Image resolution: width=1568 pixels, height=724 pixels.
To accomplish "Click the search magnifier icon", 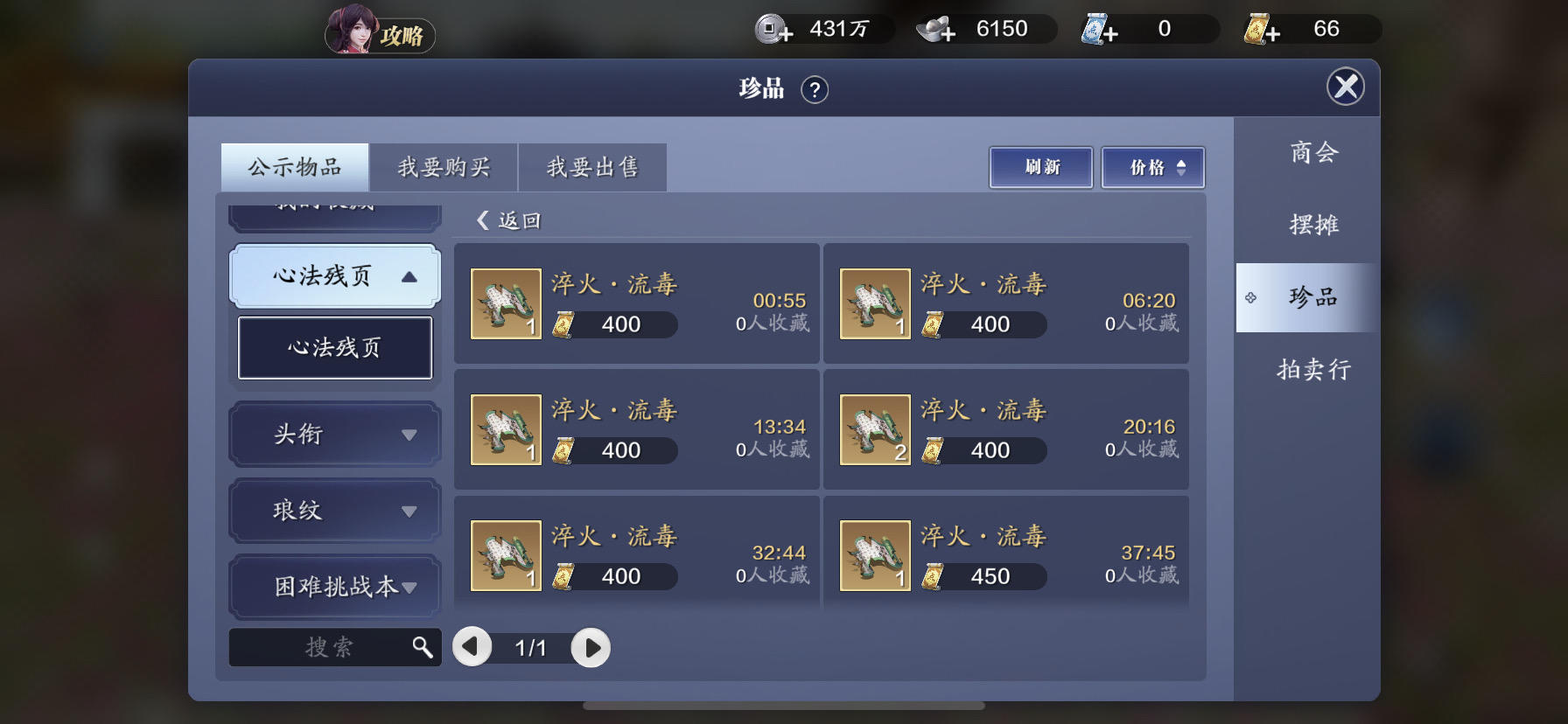I will [423, 647].
